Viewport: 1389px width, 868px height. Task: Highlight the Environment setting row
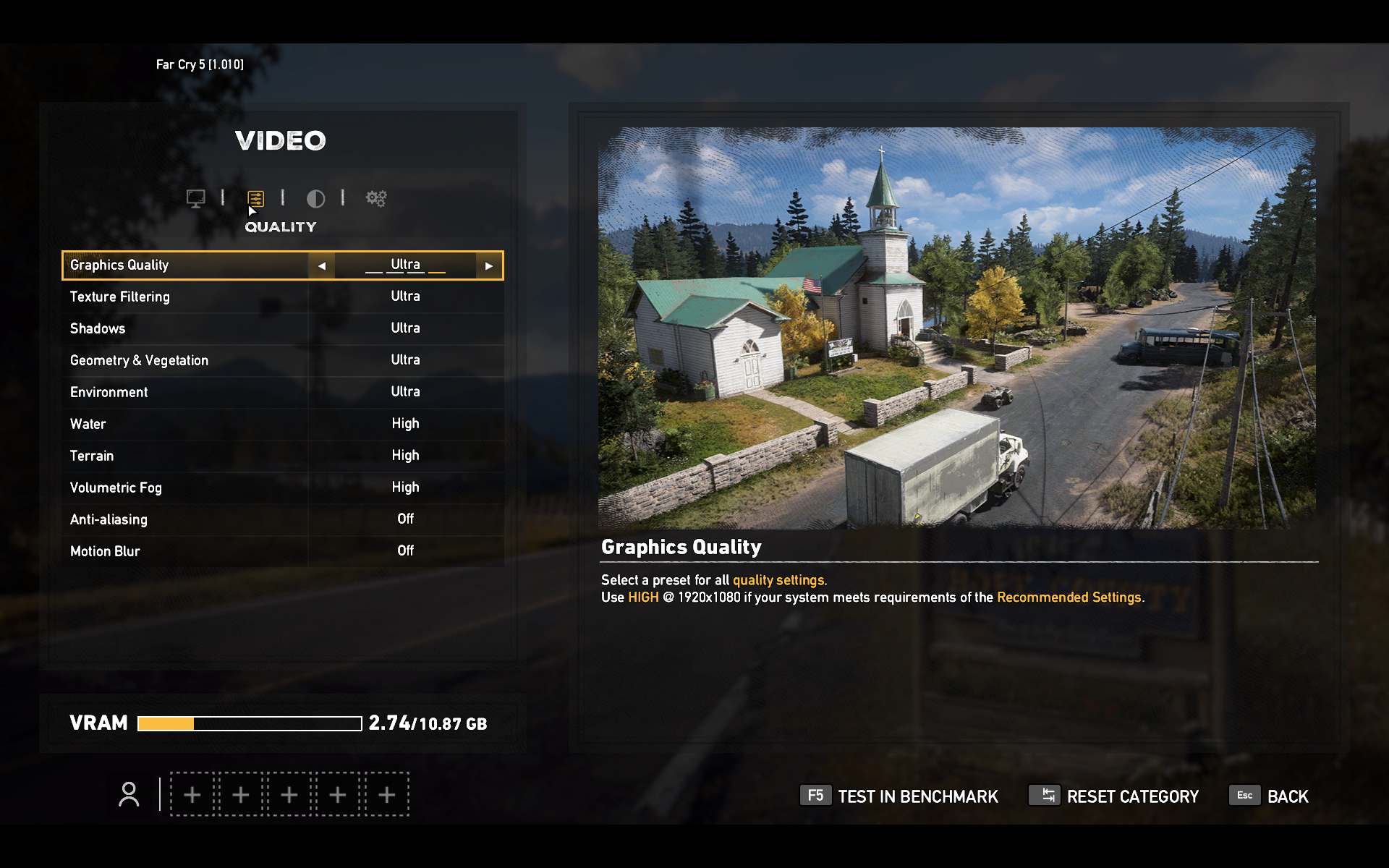282,392
